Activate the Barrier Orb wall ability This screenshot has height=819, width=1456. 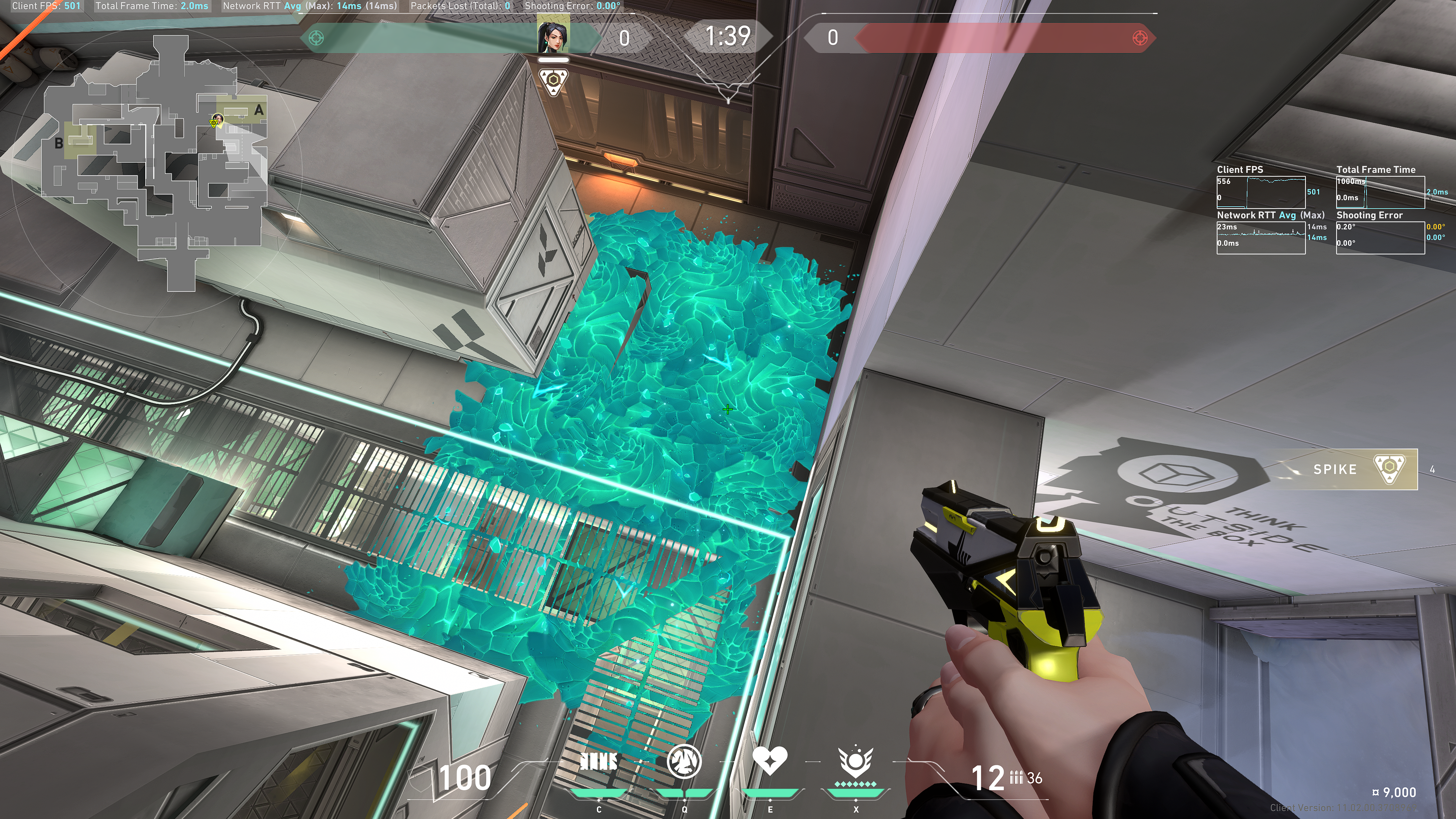pyautogui.click(x=599, y=762)
